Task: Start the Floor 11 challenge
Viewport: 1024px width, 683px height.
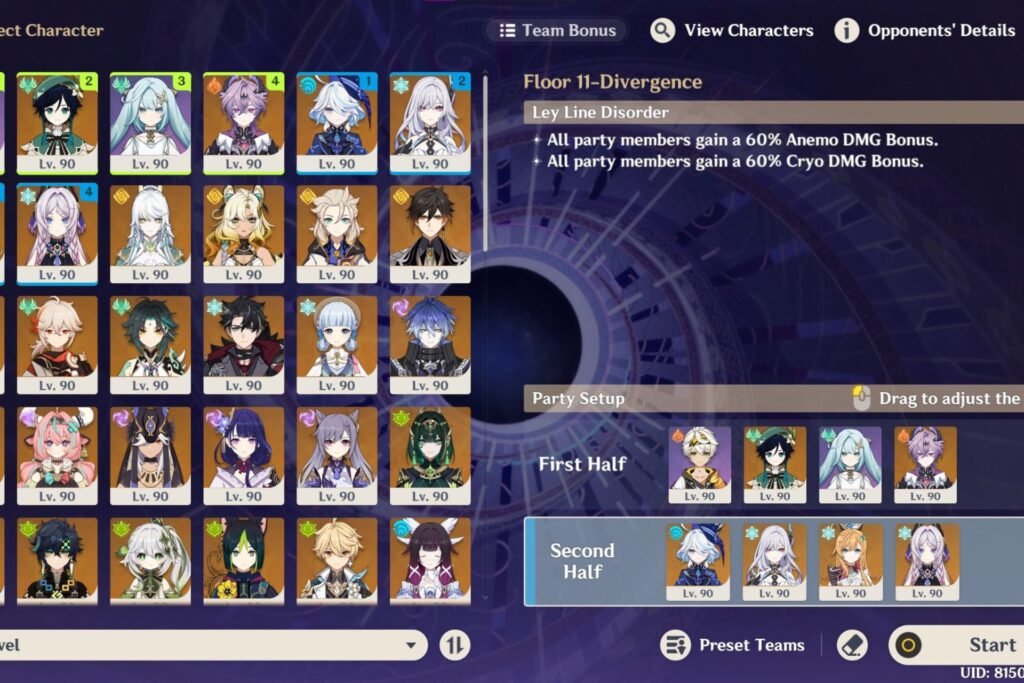Action: point(960,645)
